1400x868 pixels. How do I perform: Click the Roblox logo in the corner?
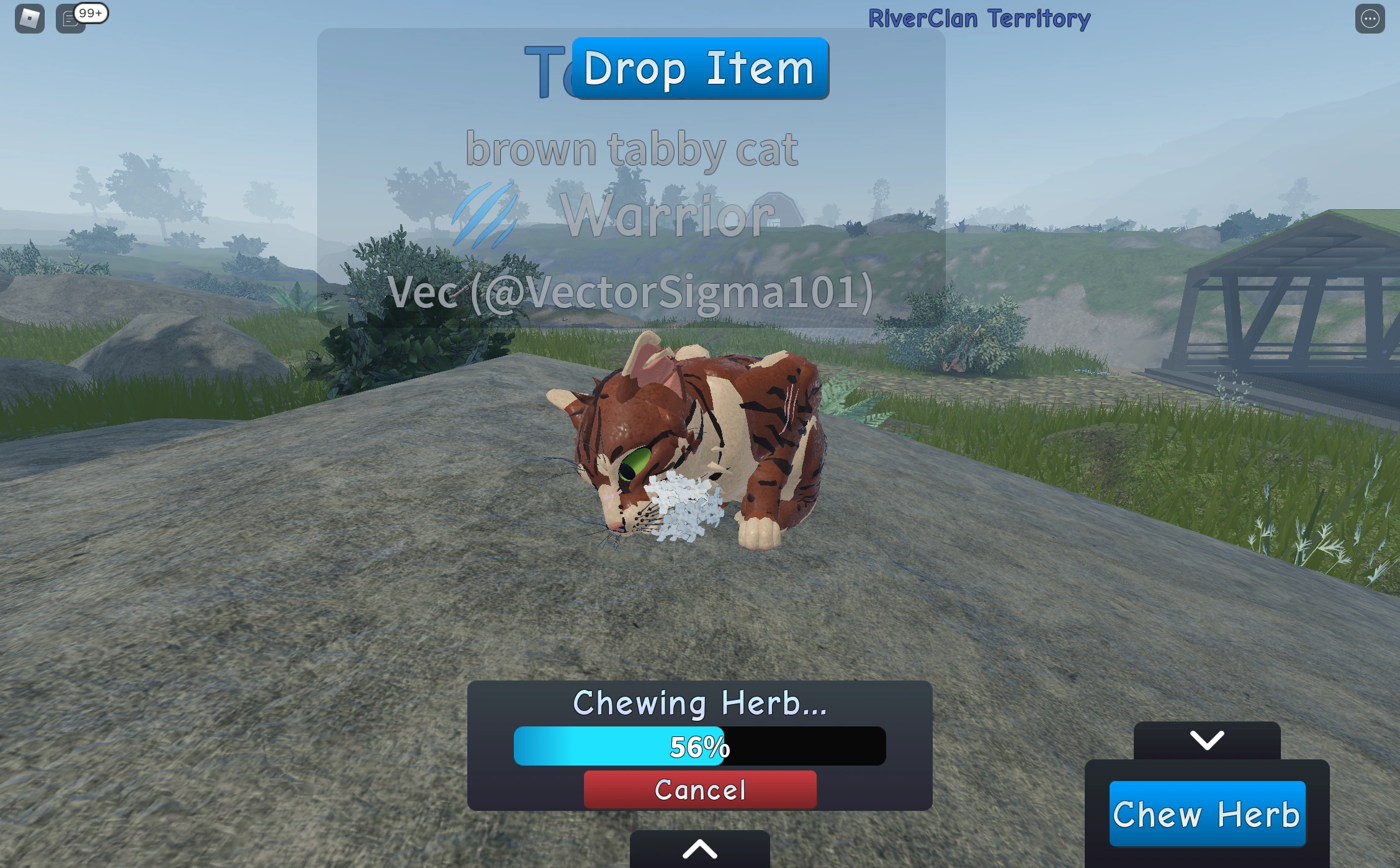tap(29, 18)
